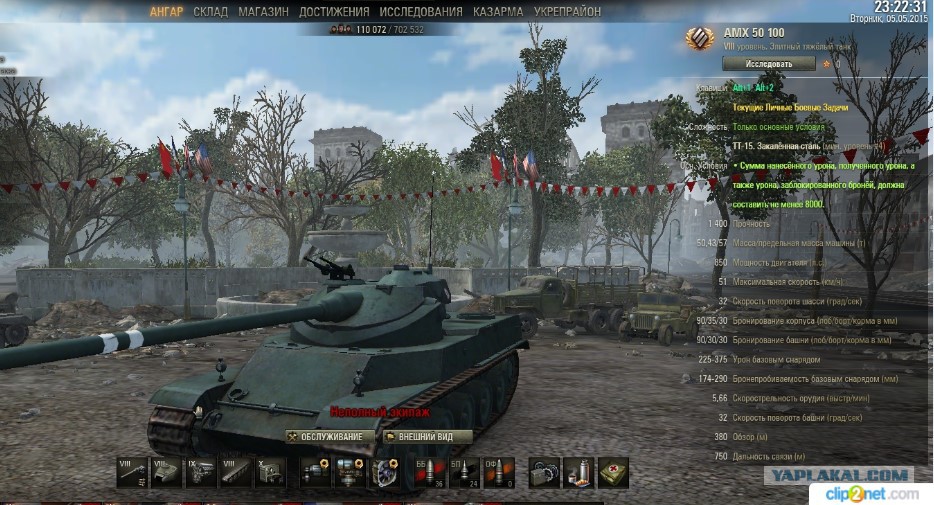Open the КАЗАРМА tab
The width and height of the screenshot is (934, 505).
[x=498, y=12]
